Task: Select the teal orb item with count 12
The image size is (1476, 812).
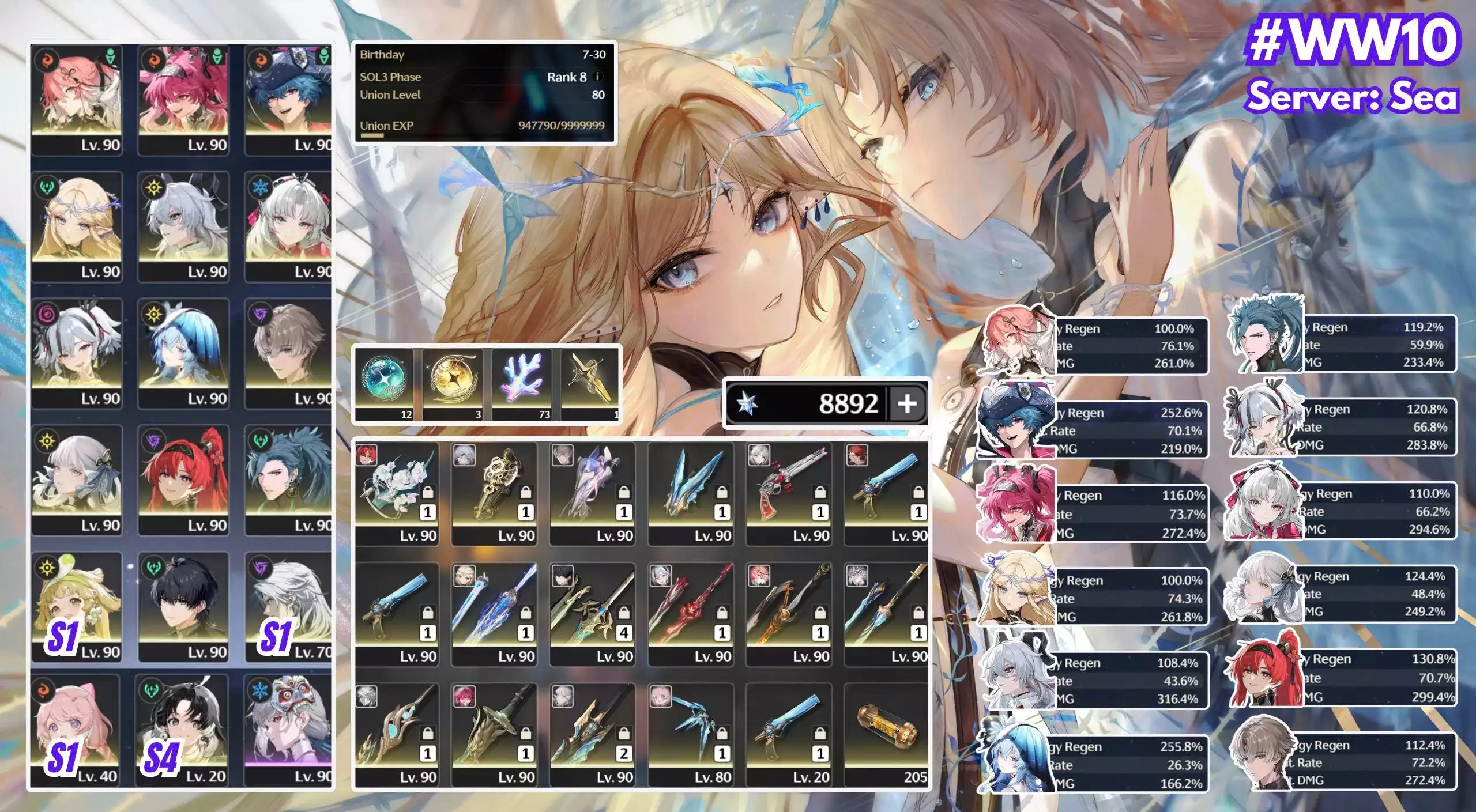Action: click(384, 383)
